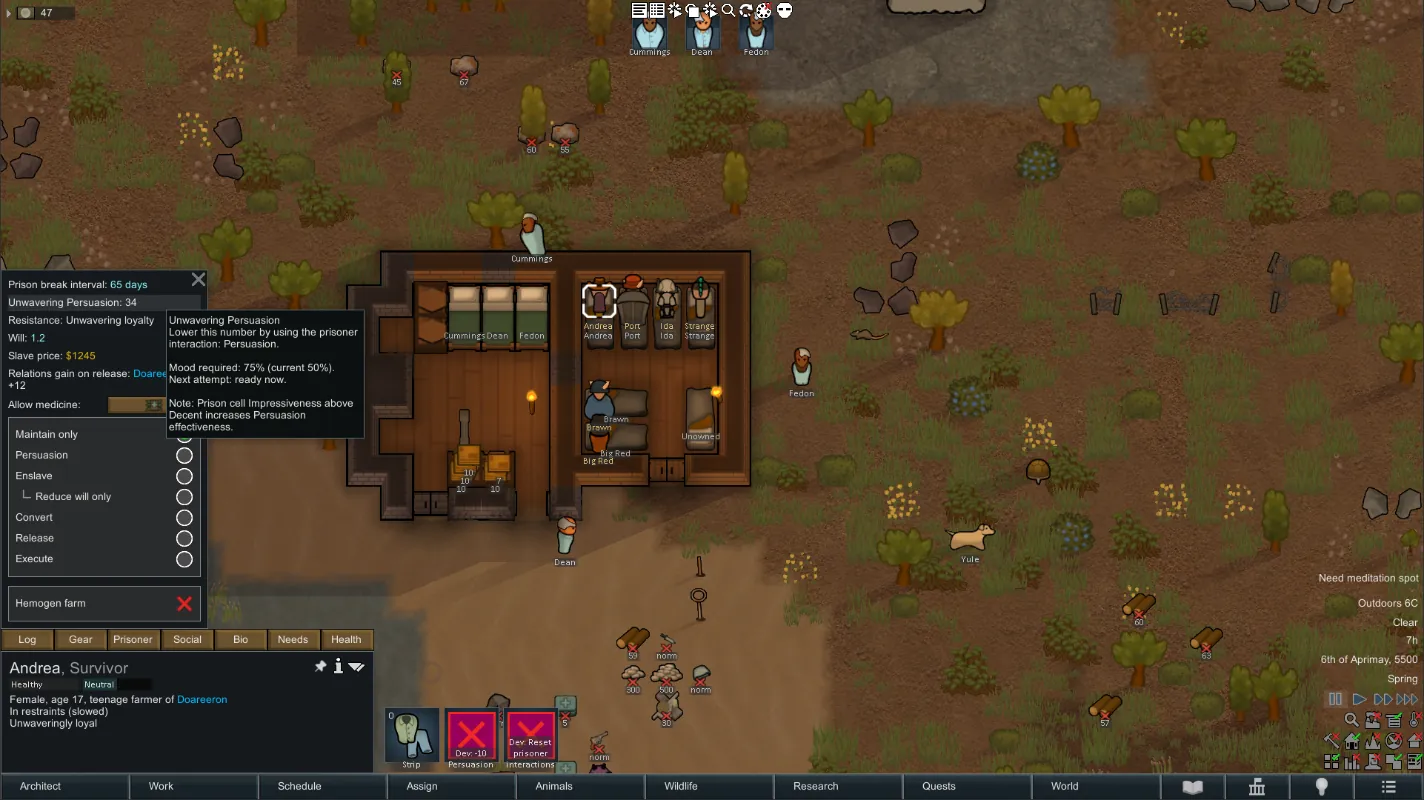Open the Doareeron faction link
Image resolution: width=1424 pixels, height=800 pixels.
202,700
